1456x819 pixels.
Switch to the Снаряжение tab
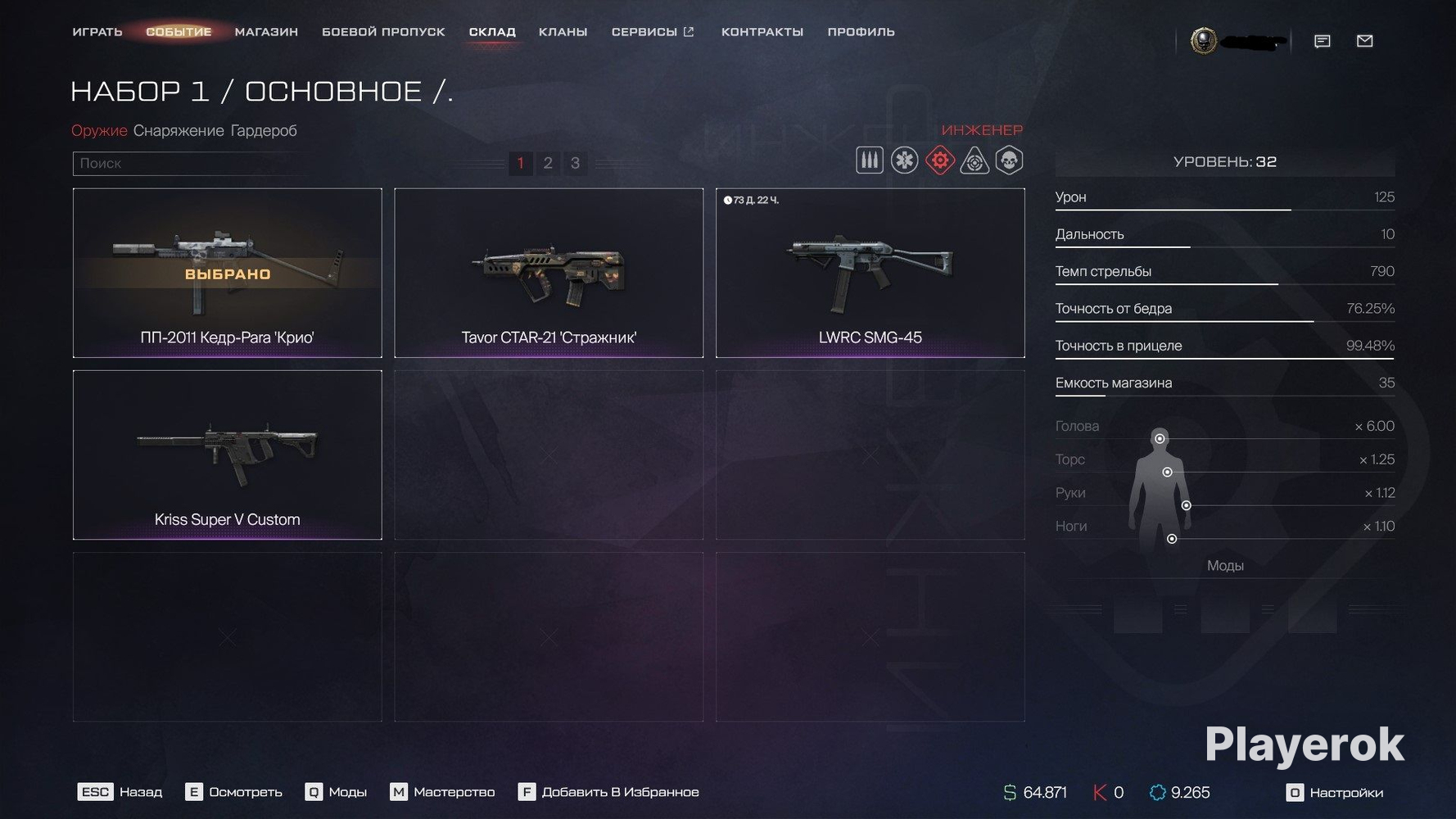point(179,130)
